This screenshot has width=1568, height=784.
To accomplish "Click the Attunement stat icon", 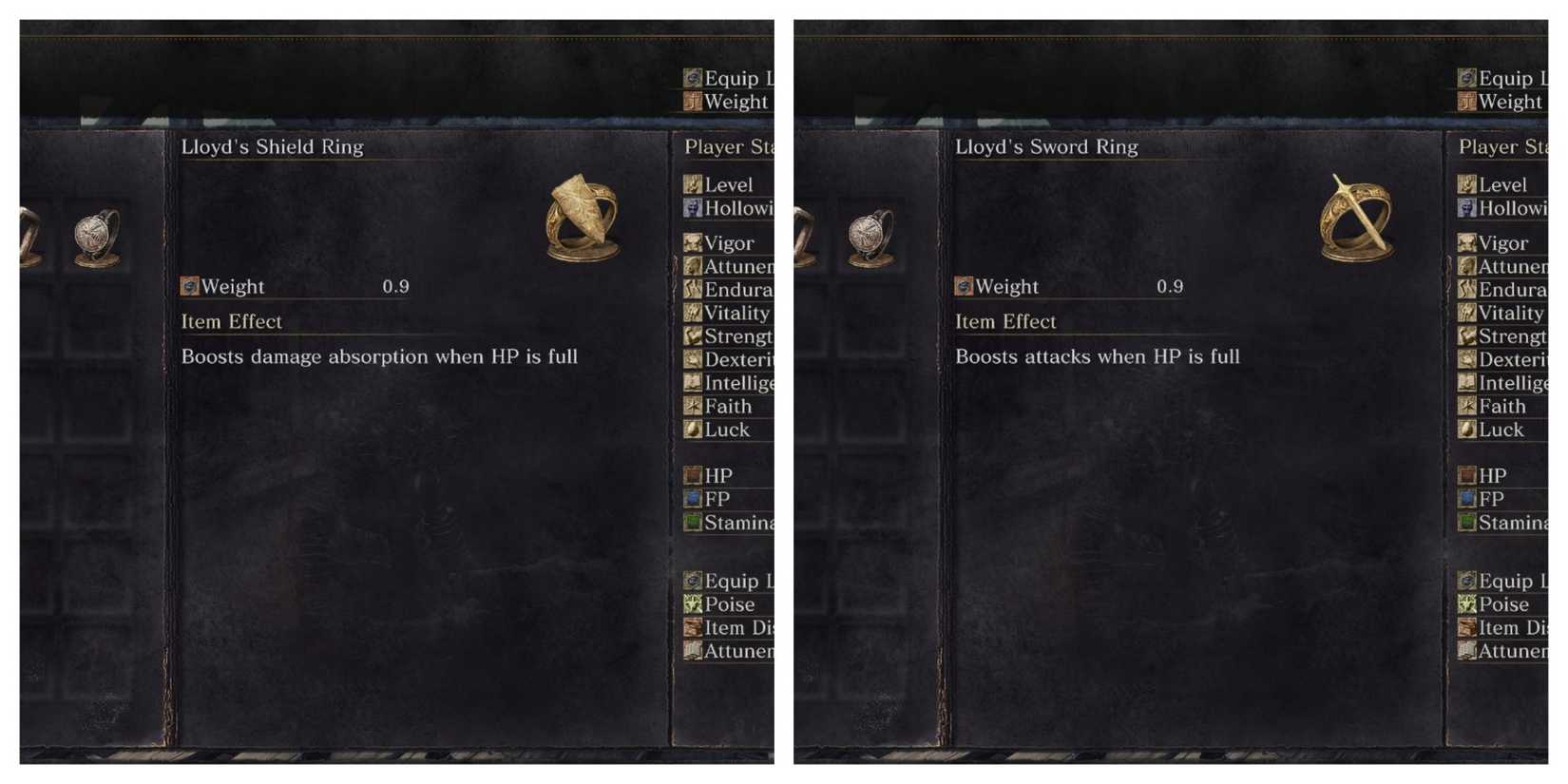I will pyautogui.click(x=693, y=267).
